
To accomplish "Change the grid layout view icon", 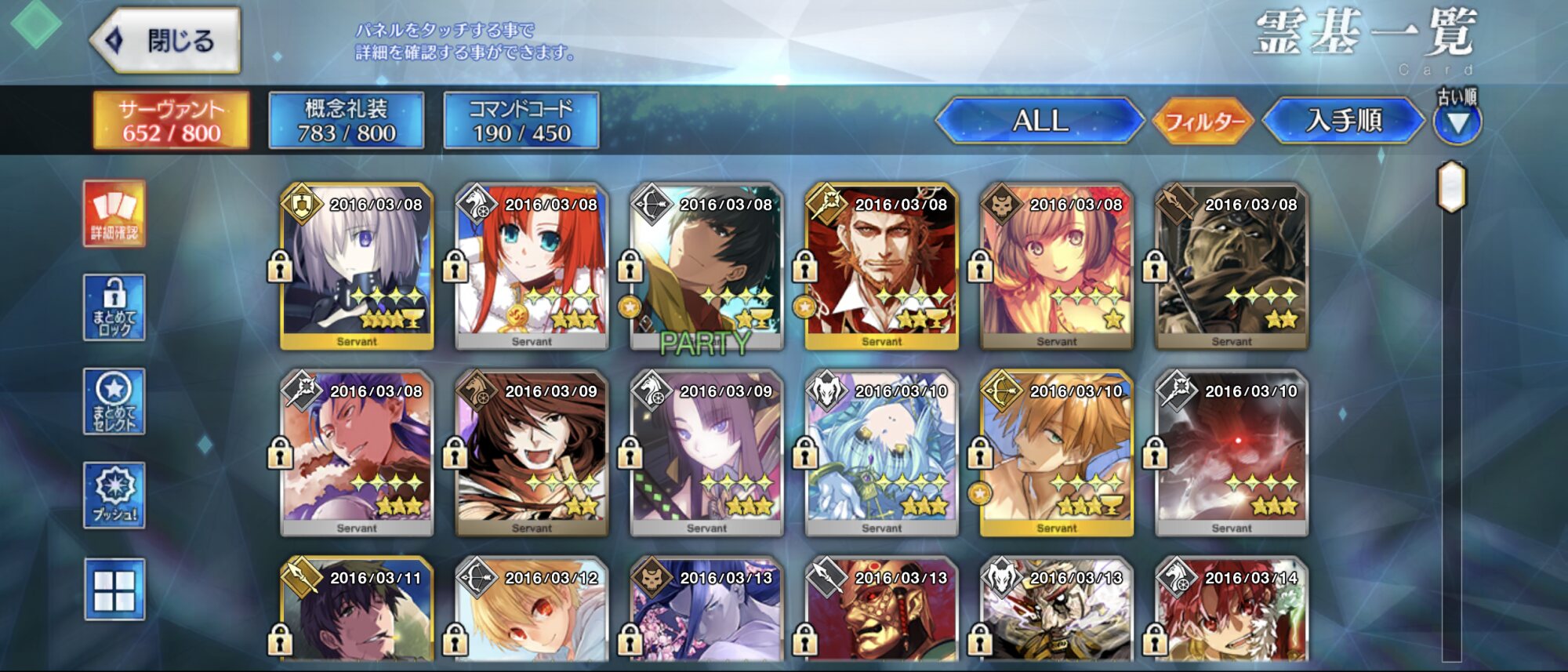I will point(114,590).
